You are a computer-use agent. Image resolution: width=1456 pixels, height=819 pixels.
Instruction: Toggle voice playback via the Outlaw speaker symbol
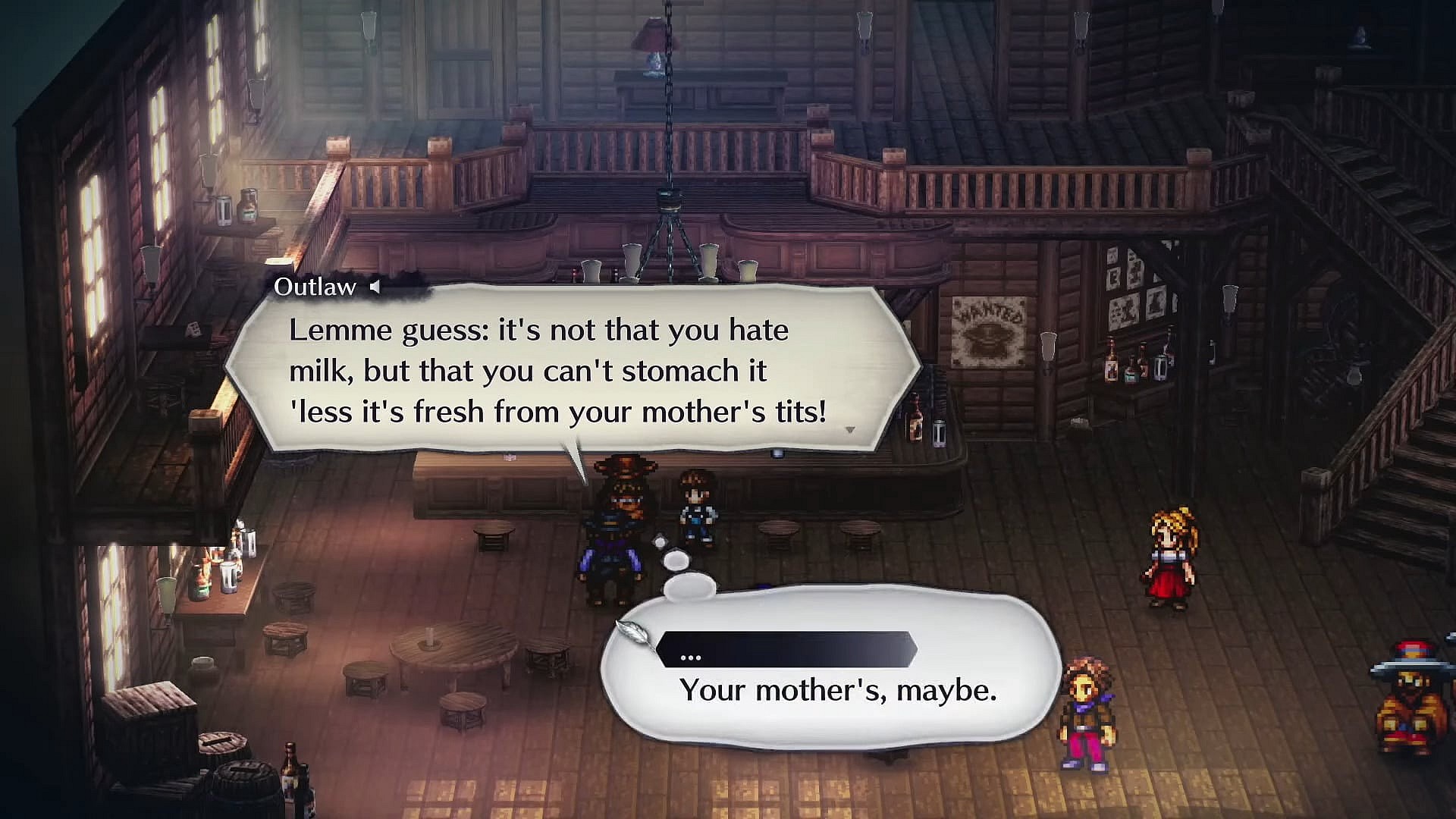point(376,287)
